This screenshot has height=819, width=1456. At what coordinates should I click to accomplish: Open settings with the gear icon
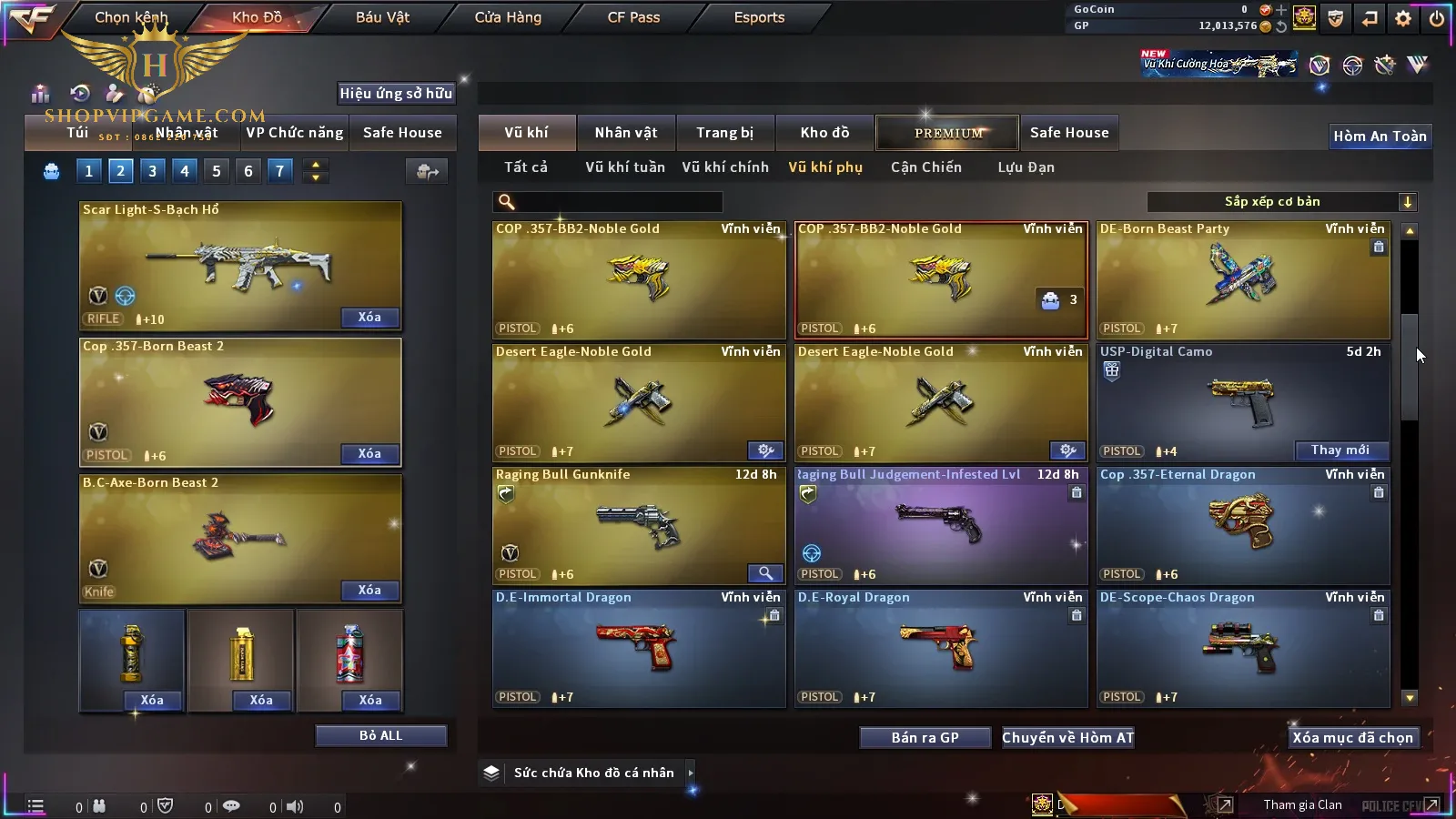click(1403, 18)
